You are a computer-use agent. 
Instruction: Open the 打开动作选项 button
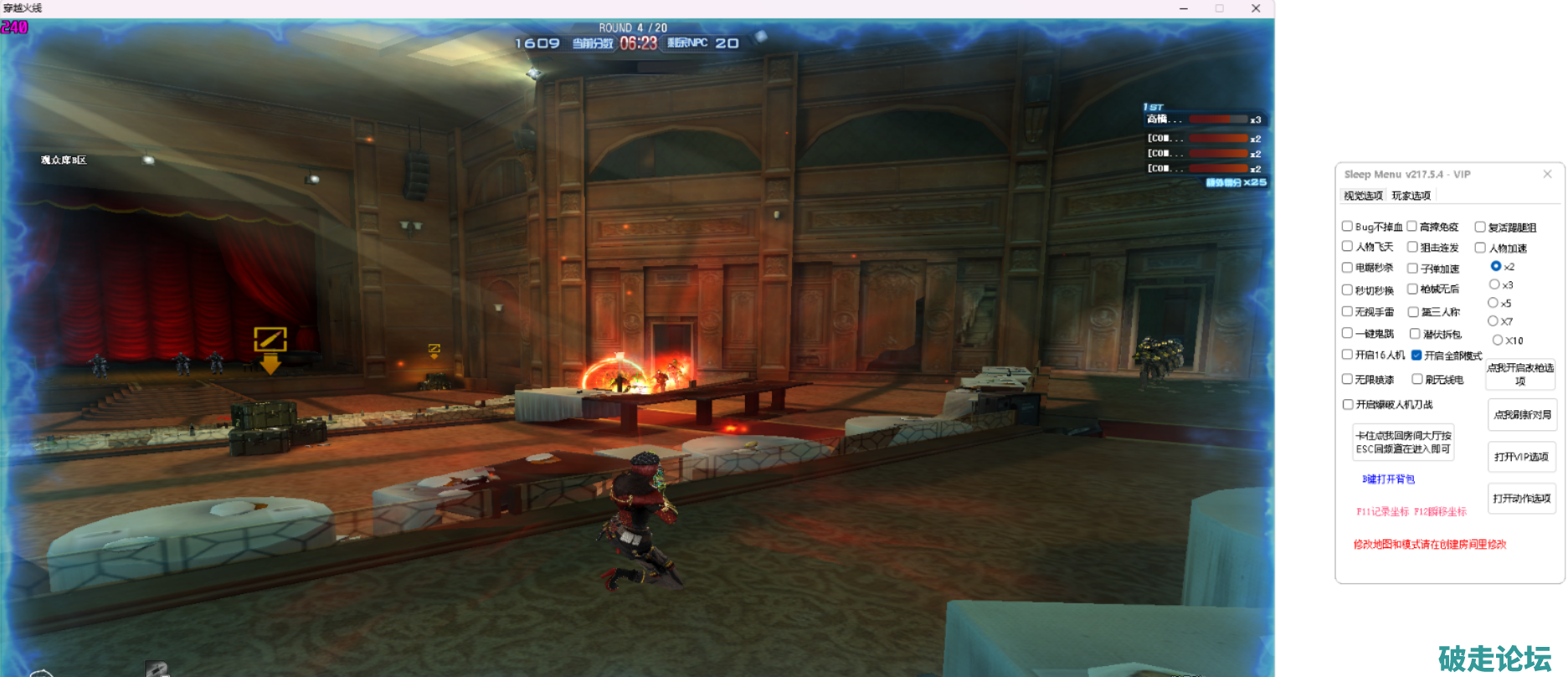[1521, 499]
